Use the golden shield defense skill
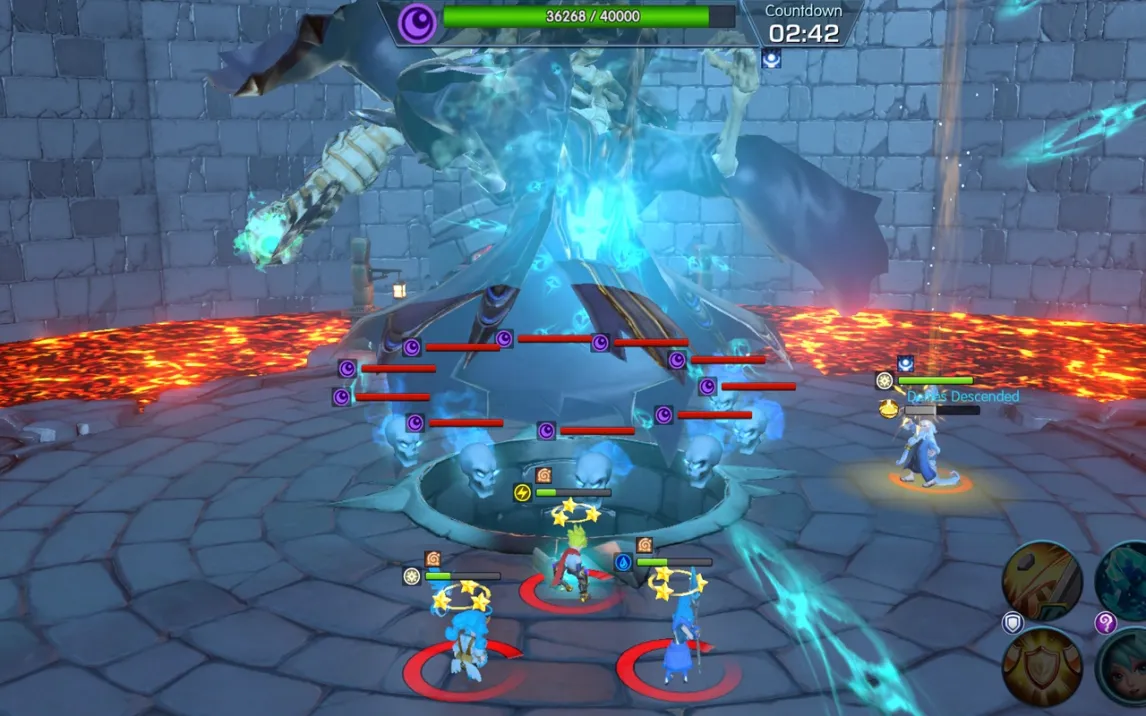 tap(1042, 667)
